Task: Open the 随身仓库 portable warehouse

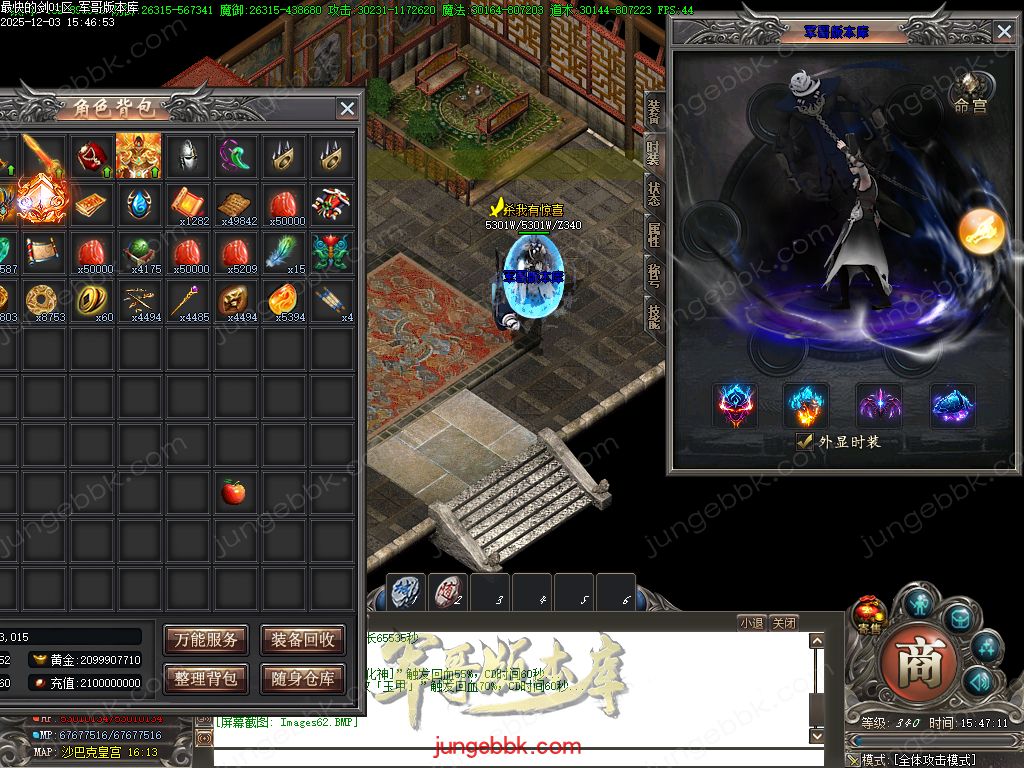Action: pyautogui.click(x=303, y=679)
